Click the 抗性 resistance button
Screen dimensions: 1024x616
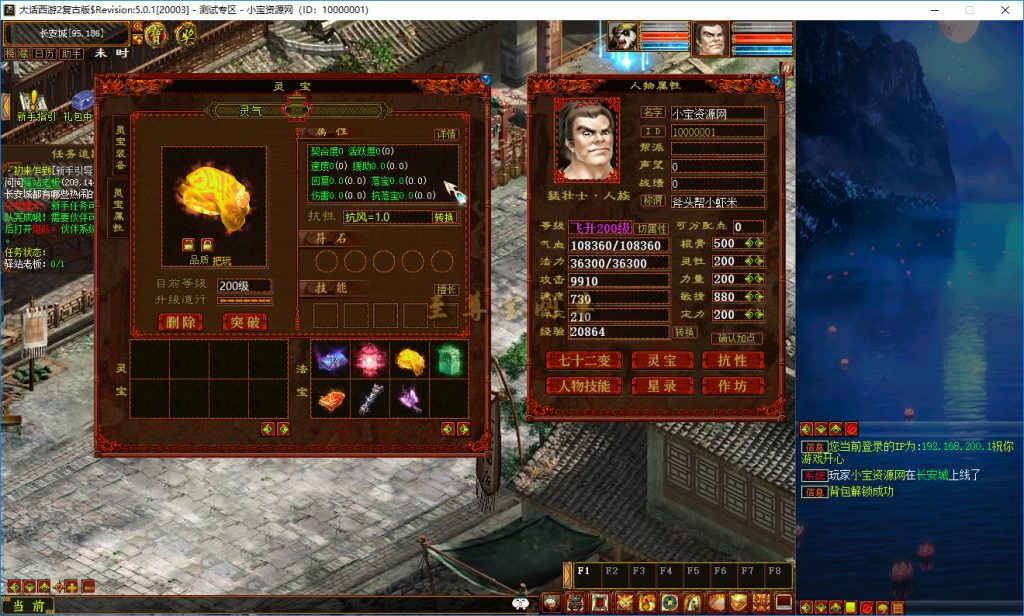(x=733, y=360)
